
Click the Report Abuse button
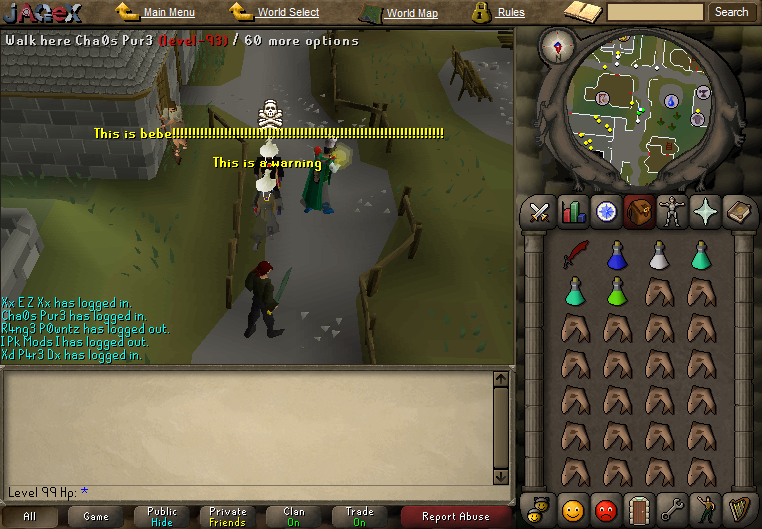pos(455,516)
